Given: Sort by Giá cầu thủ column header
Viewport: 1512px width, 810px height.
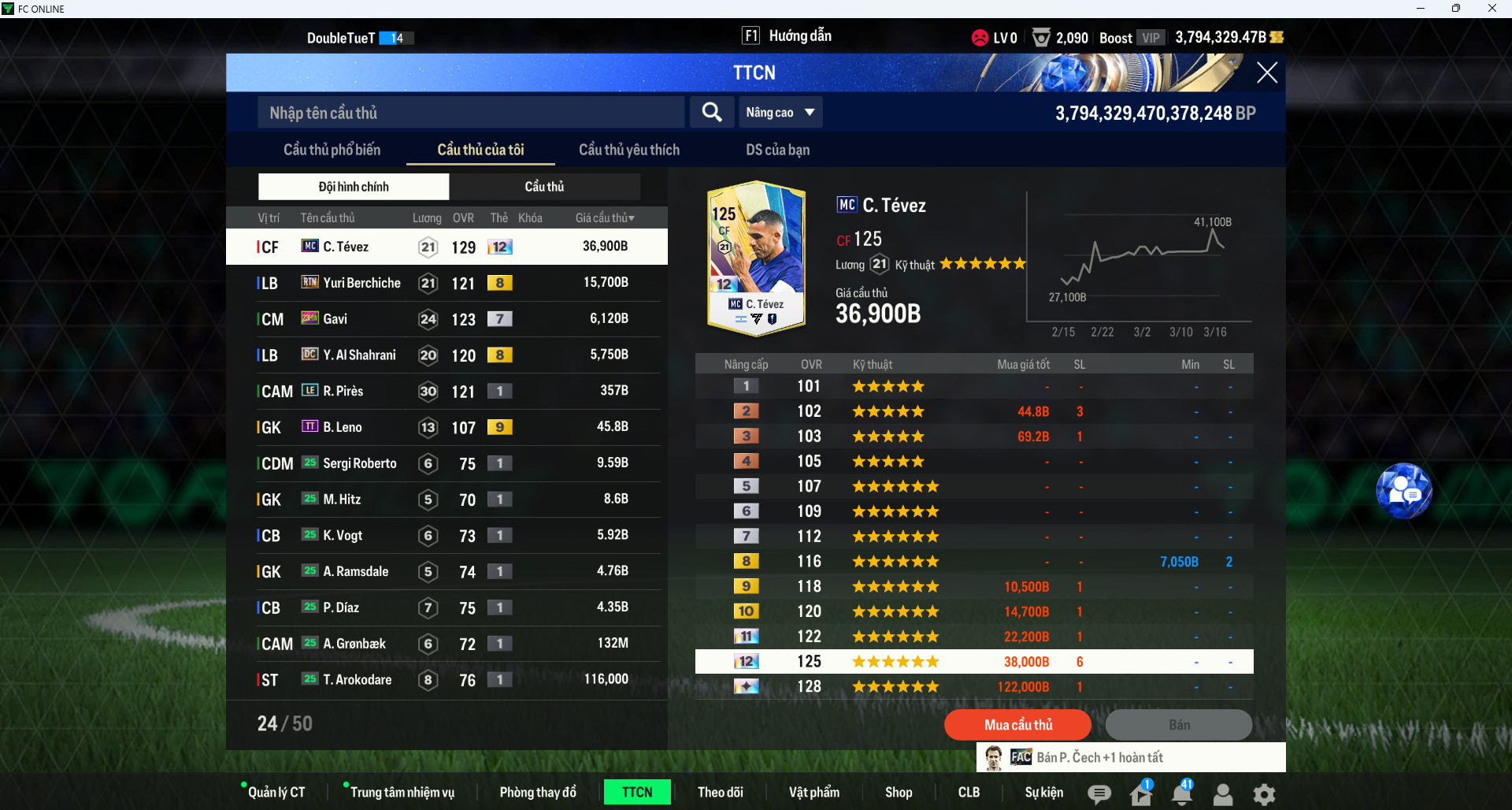Looking at the screenshot, I should [x=604, y=218].
